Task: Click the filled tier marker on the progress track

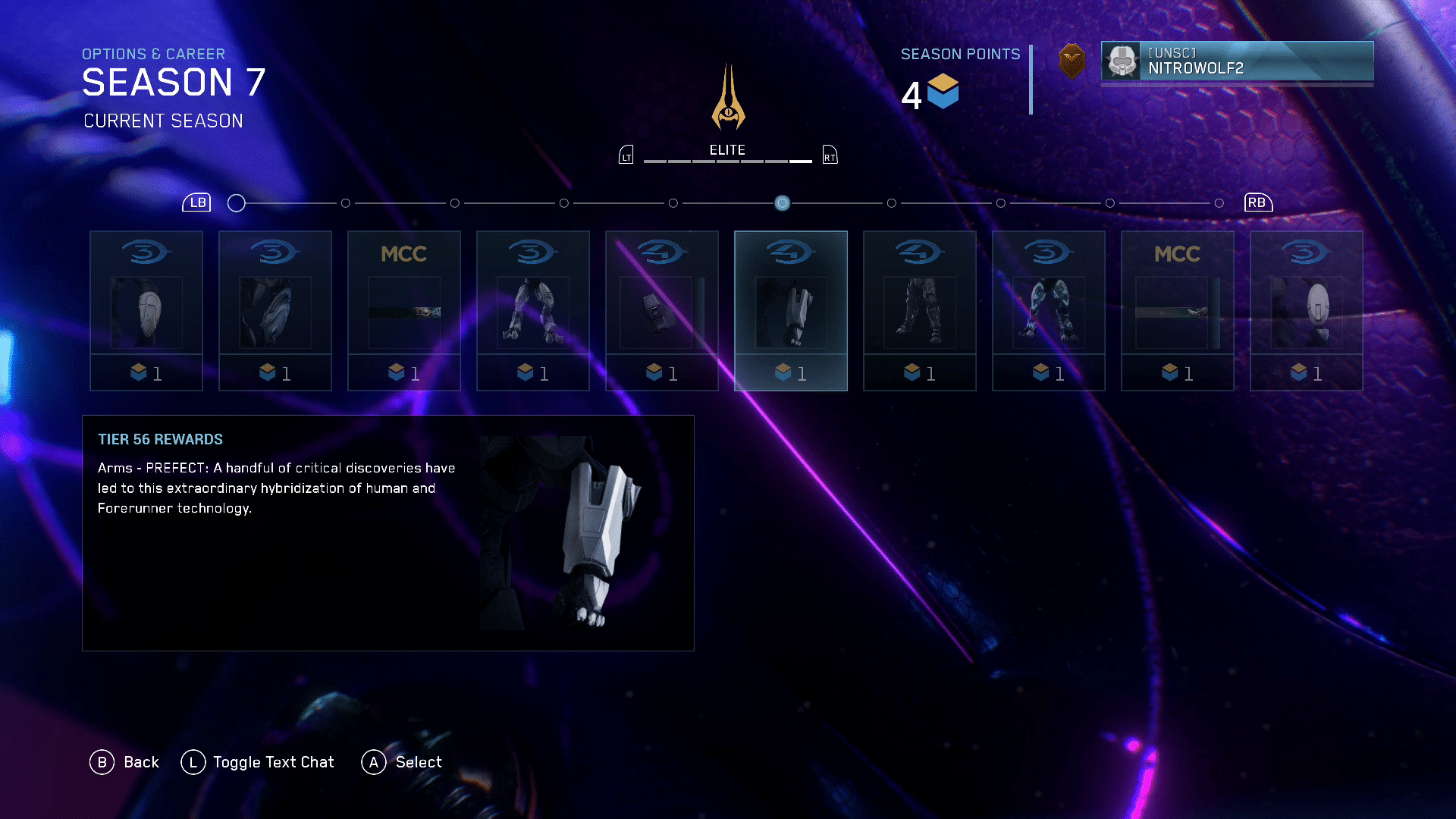Action: pyautogui.click(x=782, y=203)
